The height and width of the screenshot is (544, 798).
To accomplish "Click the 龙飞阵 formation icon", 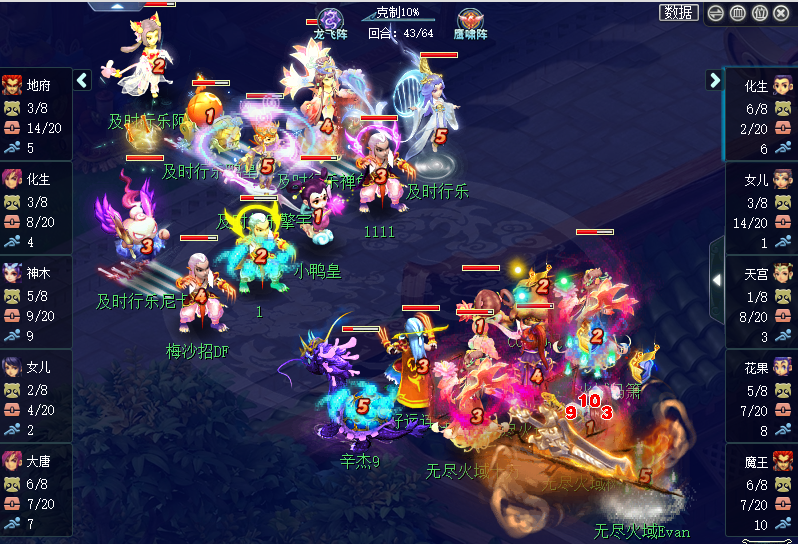I will coord(330,19).
